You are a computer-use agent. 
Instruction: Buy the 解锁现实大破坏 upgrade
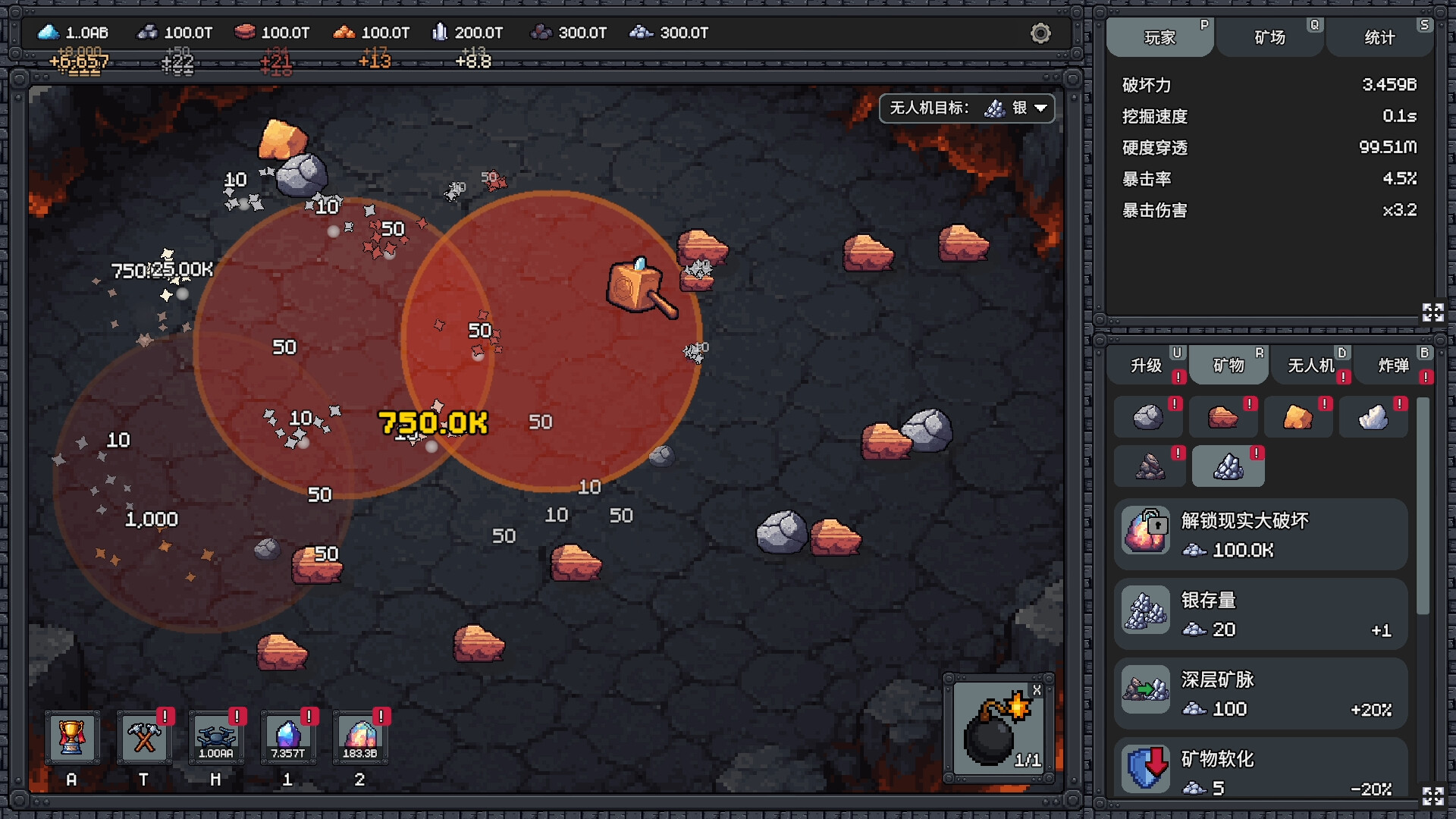tap(1261, 533)
